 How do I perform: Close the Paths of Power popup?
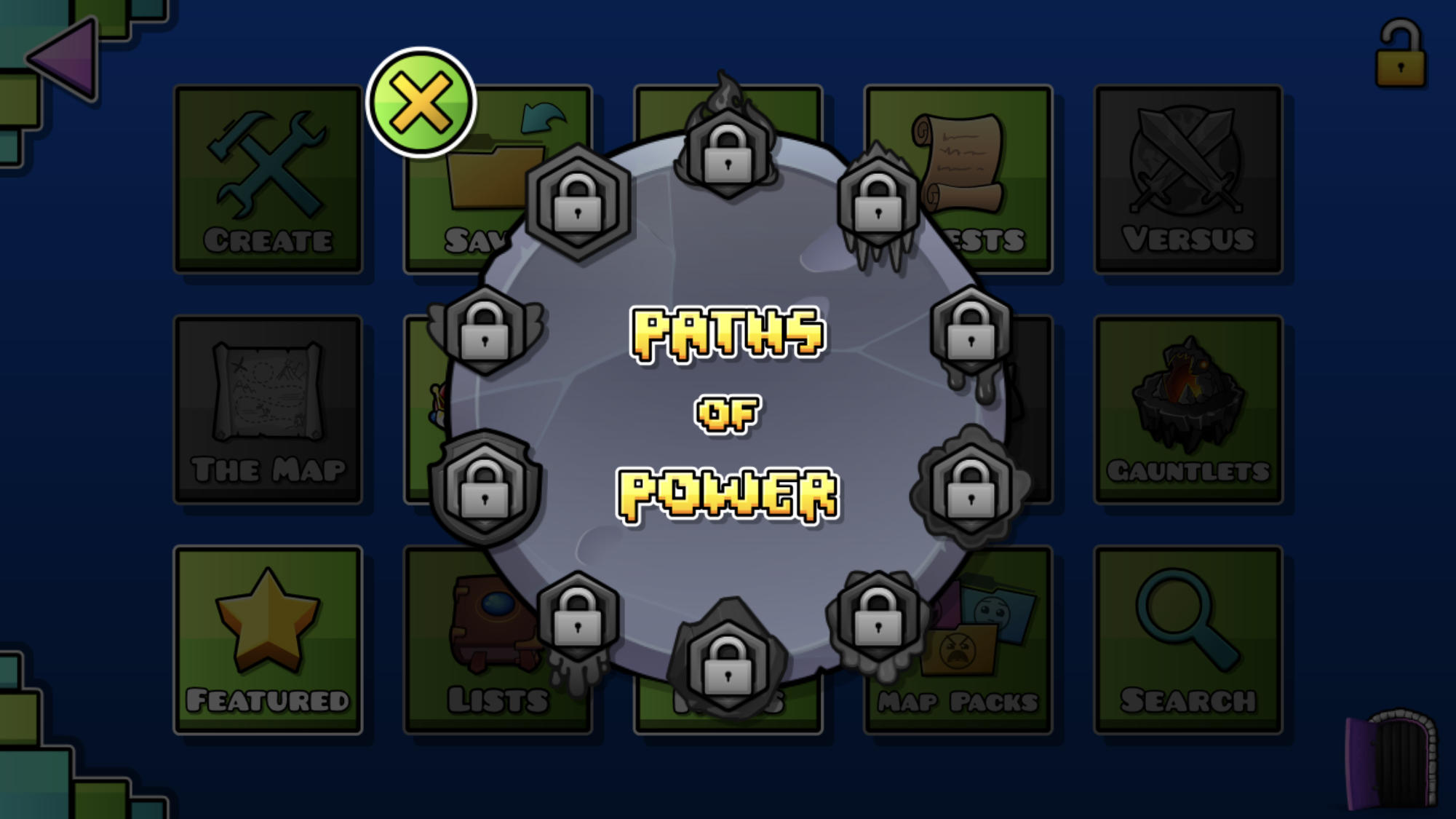419,100
